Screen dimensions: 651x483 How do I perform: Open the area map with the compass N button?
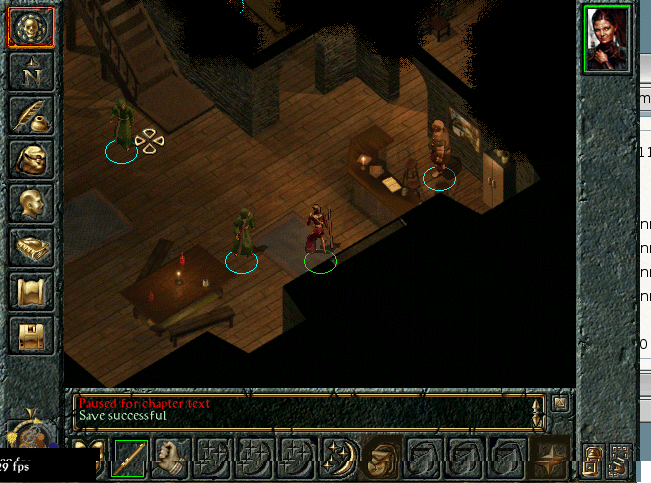pyautogui.click(x=30, y=71)
